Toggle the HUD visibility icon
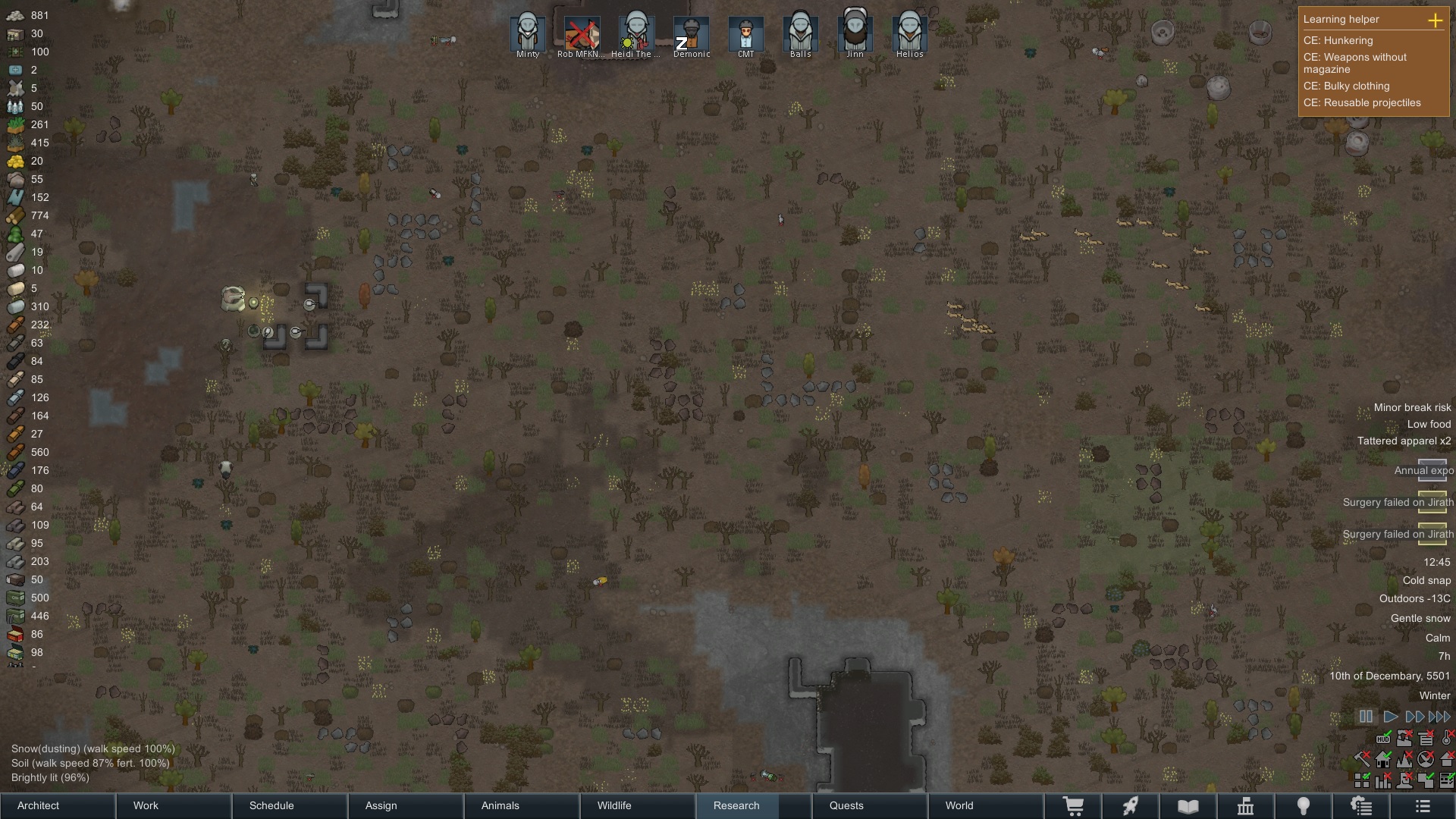The image size is (1456, 819). pos(1383,739)
